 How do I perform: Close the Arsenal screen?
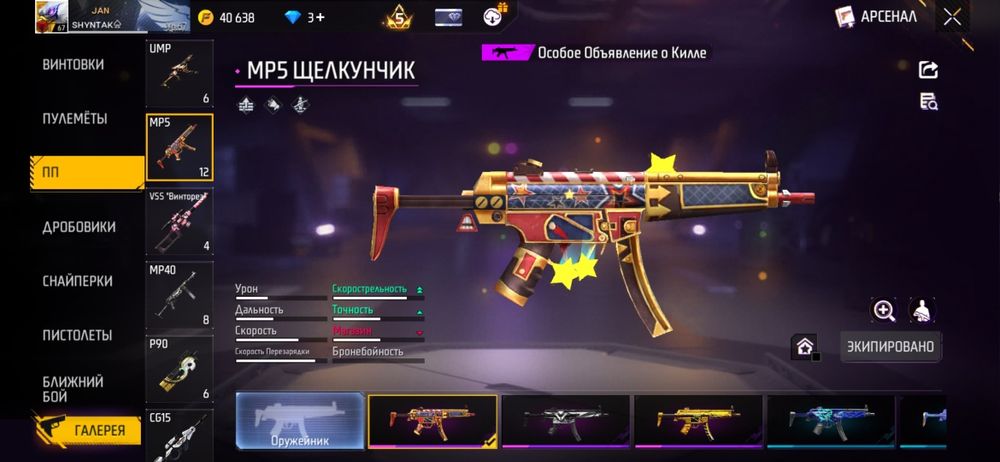pyautogui.click(x=952, y=16)
